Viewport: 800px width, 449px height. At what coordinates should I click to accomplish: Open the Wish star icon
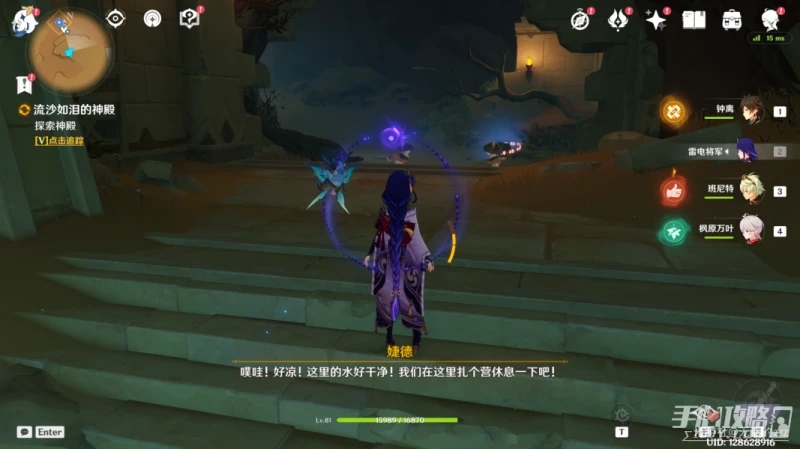(656, 19)
